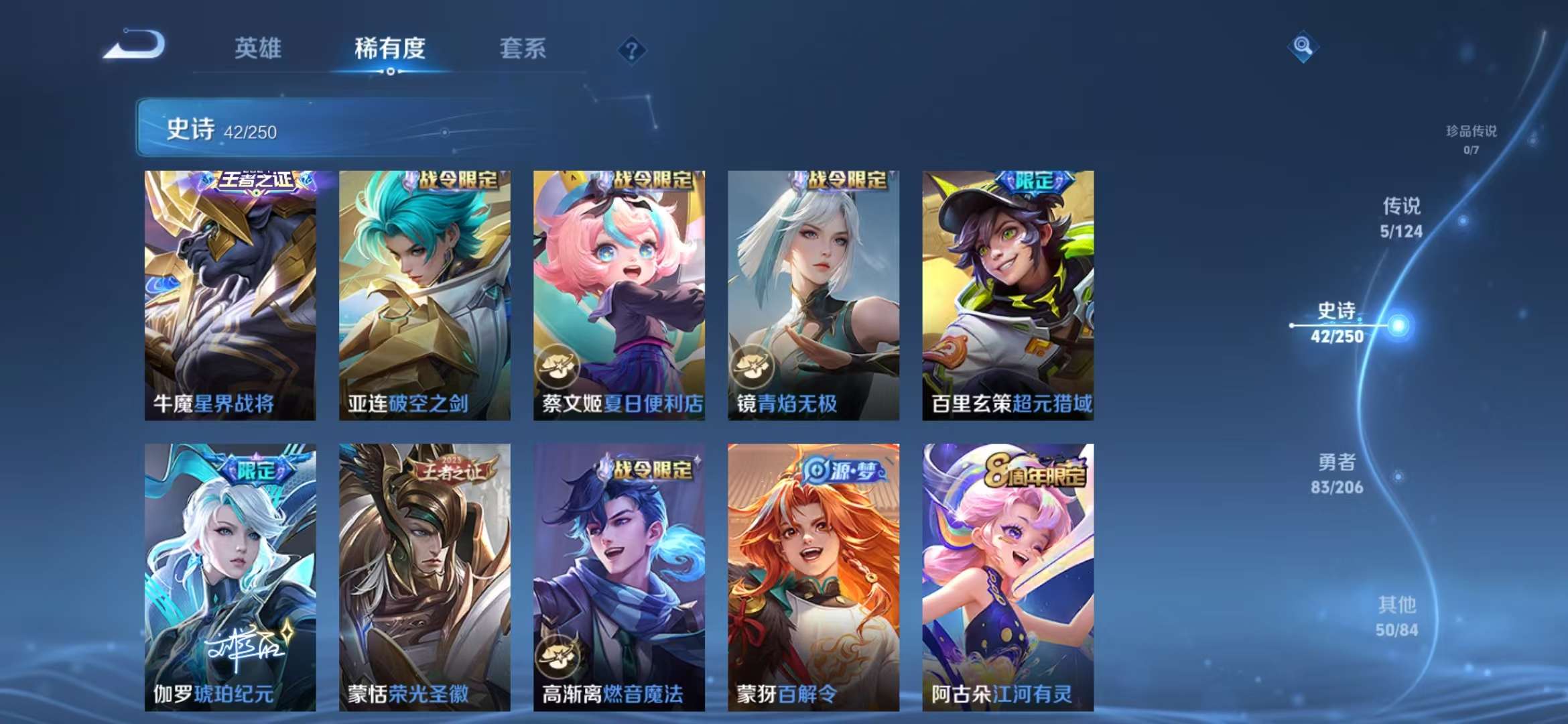Click the question mark help icon
The width and height of the screenshot is (1568, 724).
[x=631, y=50]
